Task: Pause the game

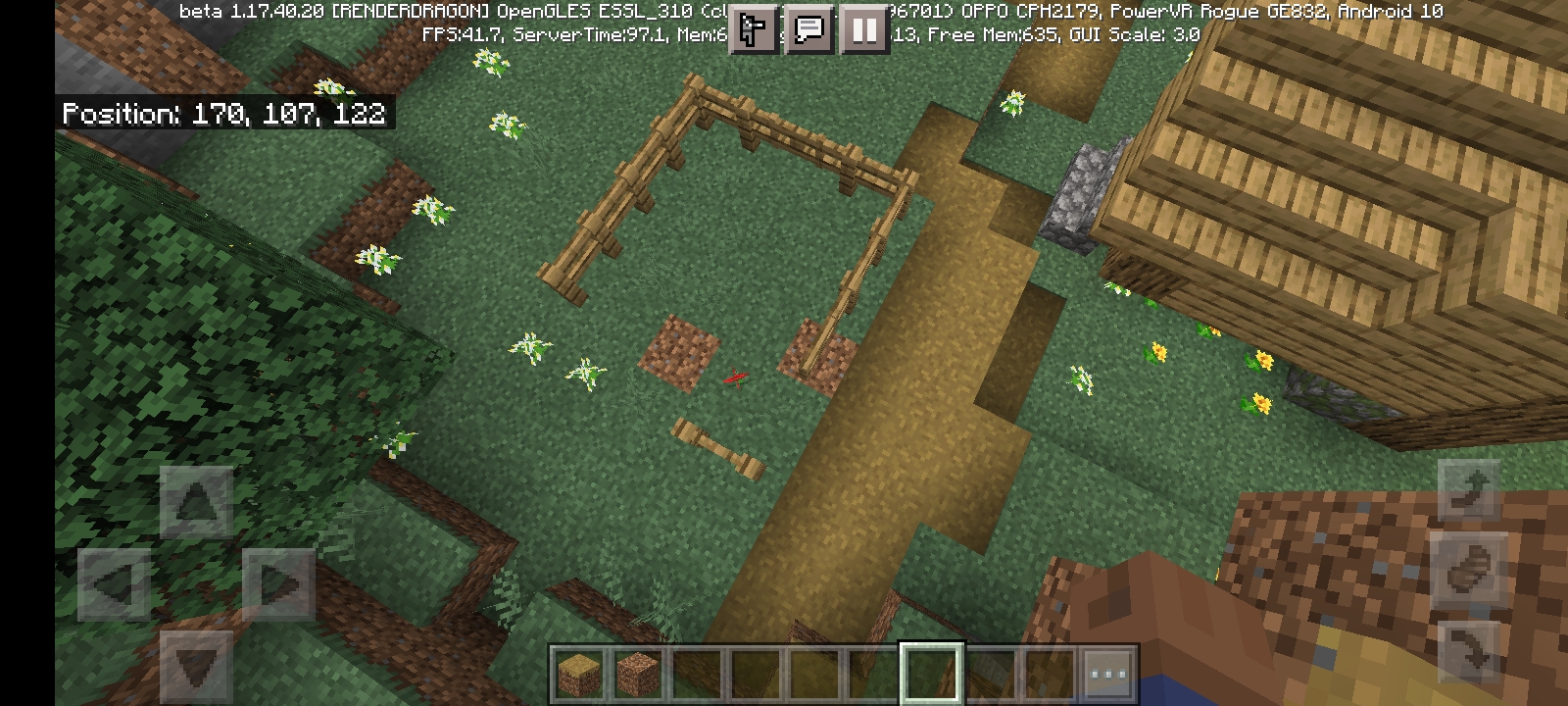Action: coord(864,30)
